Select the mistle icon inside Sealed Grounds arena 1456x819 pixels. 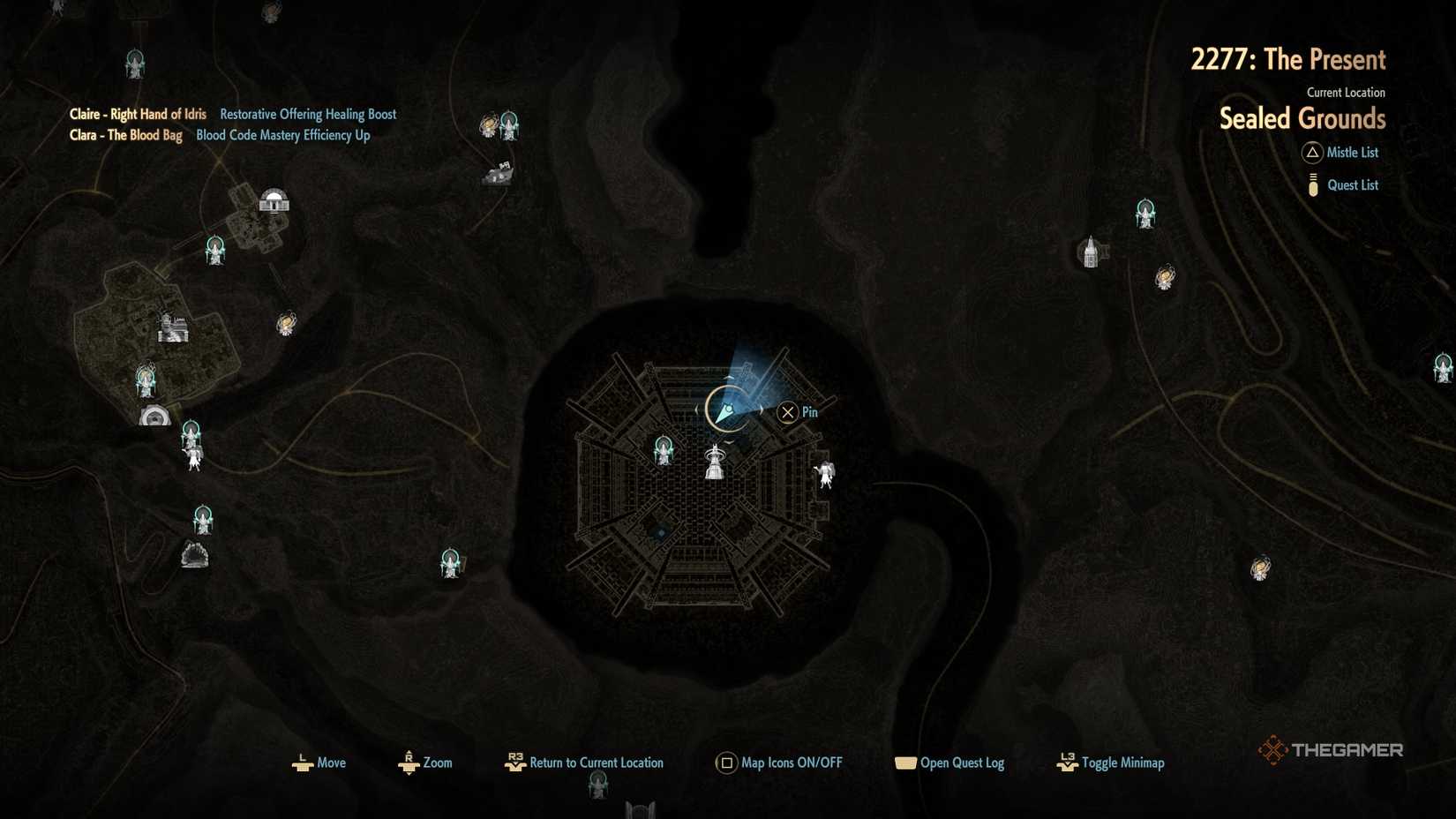tap(664, 450)
